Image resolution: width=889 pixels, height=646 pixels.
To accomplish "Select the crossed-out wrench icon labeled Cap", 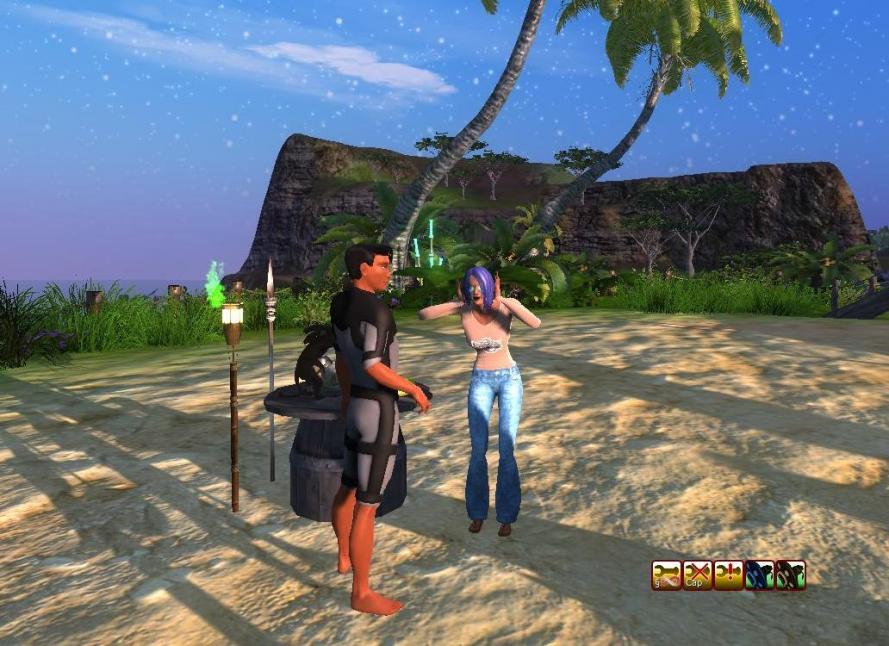I will pos(697,575).
